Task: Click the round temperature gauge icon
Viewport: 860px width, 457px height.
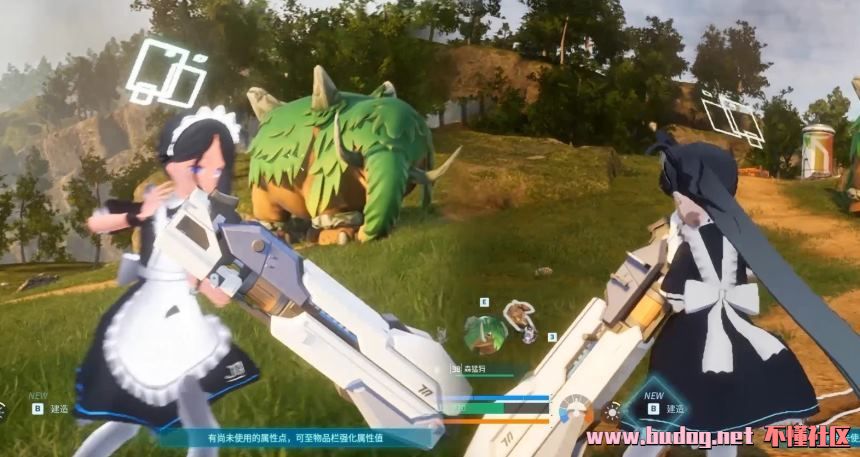Action: (575, 410)
